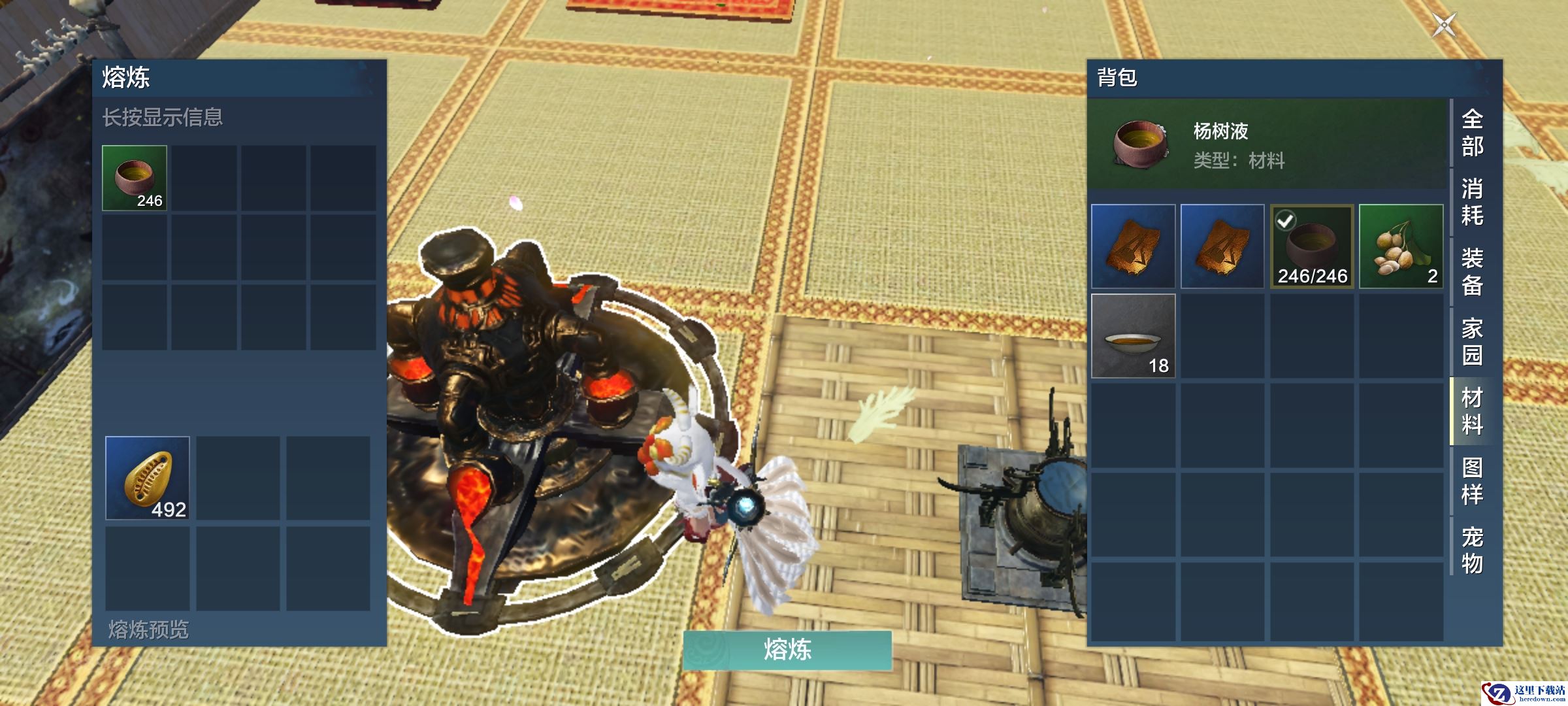Viewport: 1568px width, 706px height.
Task: Select the soup plate item with count 18
Action: coord(1134,336)
